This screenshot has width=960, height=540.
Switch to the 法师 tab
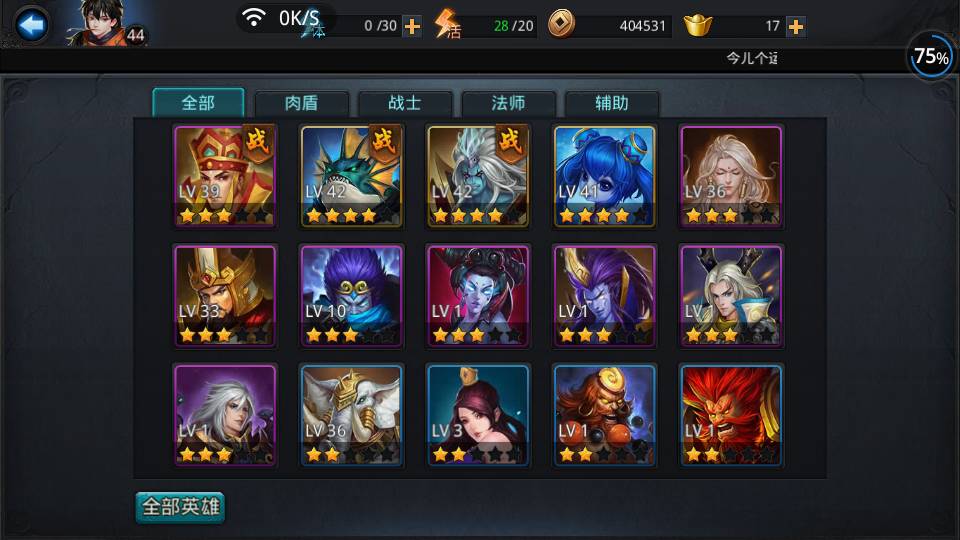pyautogui.click(x=508, y=103)
